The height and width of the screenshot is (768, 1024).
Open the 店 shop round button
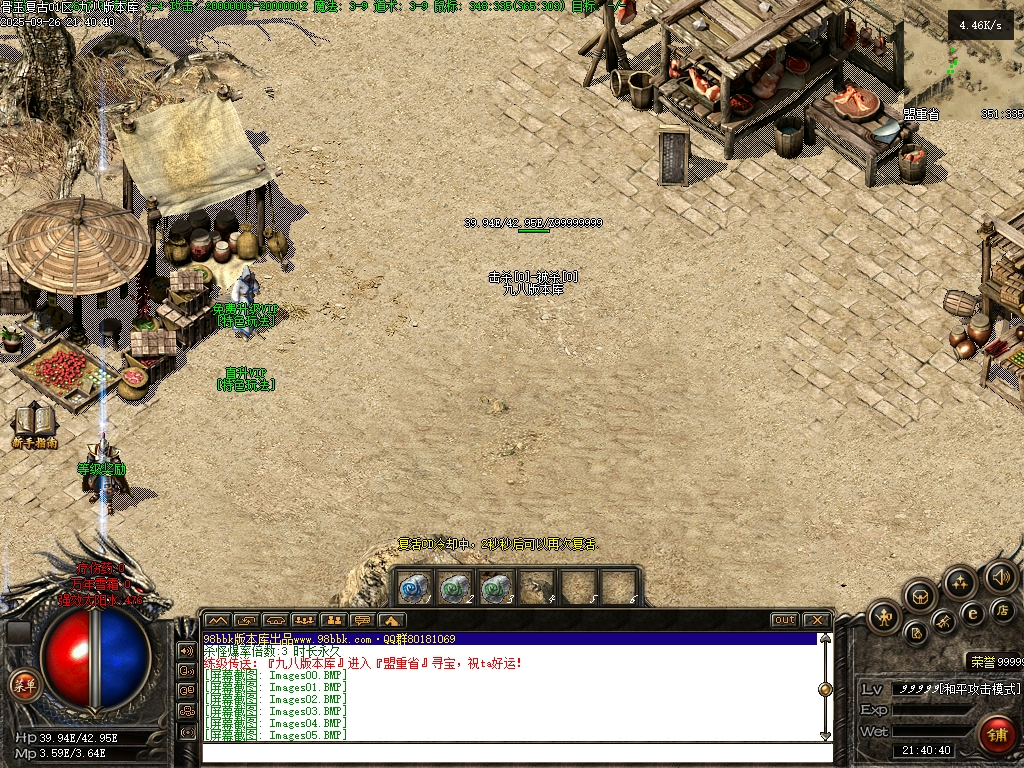click(x=1001, y=609)
